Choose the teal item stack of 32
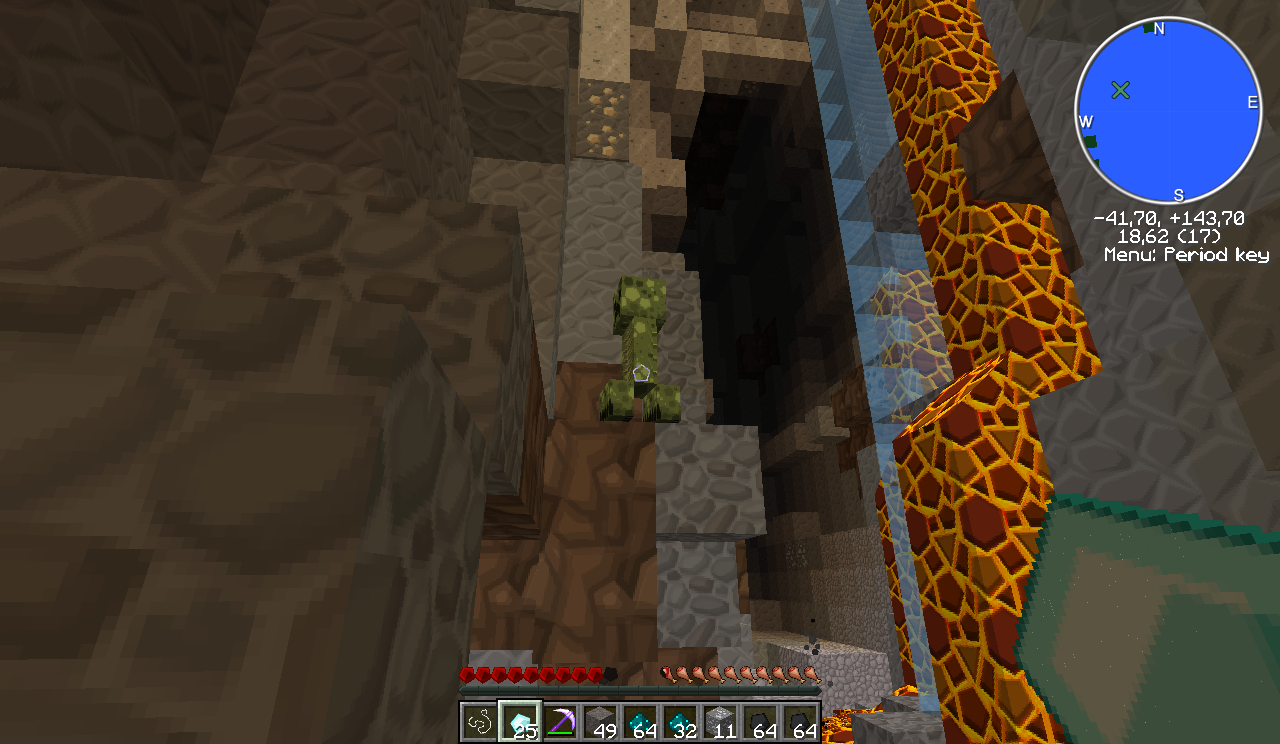The height and width of the screenshot is (744, 1280). 680,721
